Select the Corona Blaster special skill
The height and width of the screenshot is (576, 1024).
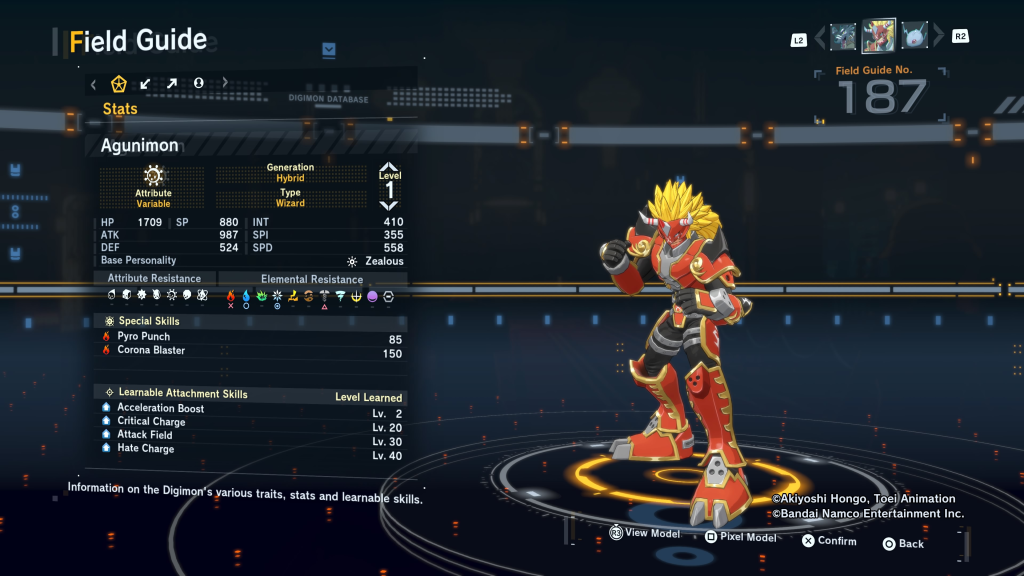[151, 351]
